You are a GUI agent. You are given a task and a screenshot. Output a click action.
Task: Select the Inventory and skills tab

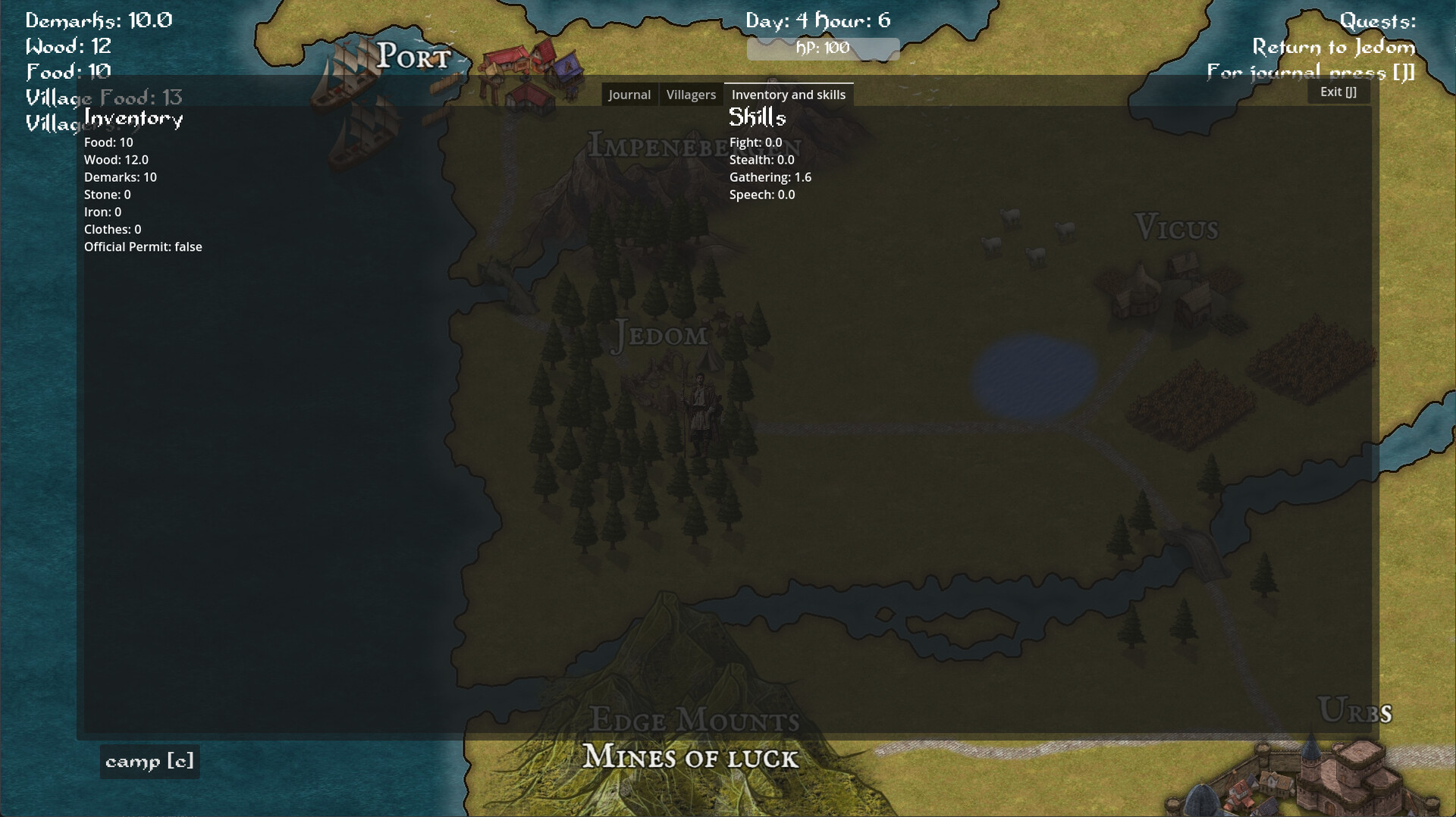[789, 94]
